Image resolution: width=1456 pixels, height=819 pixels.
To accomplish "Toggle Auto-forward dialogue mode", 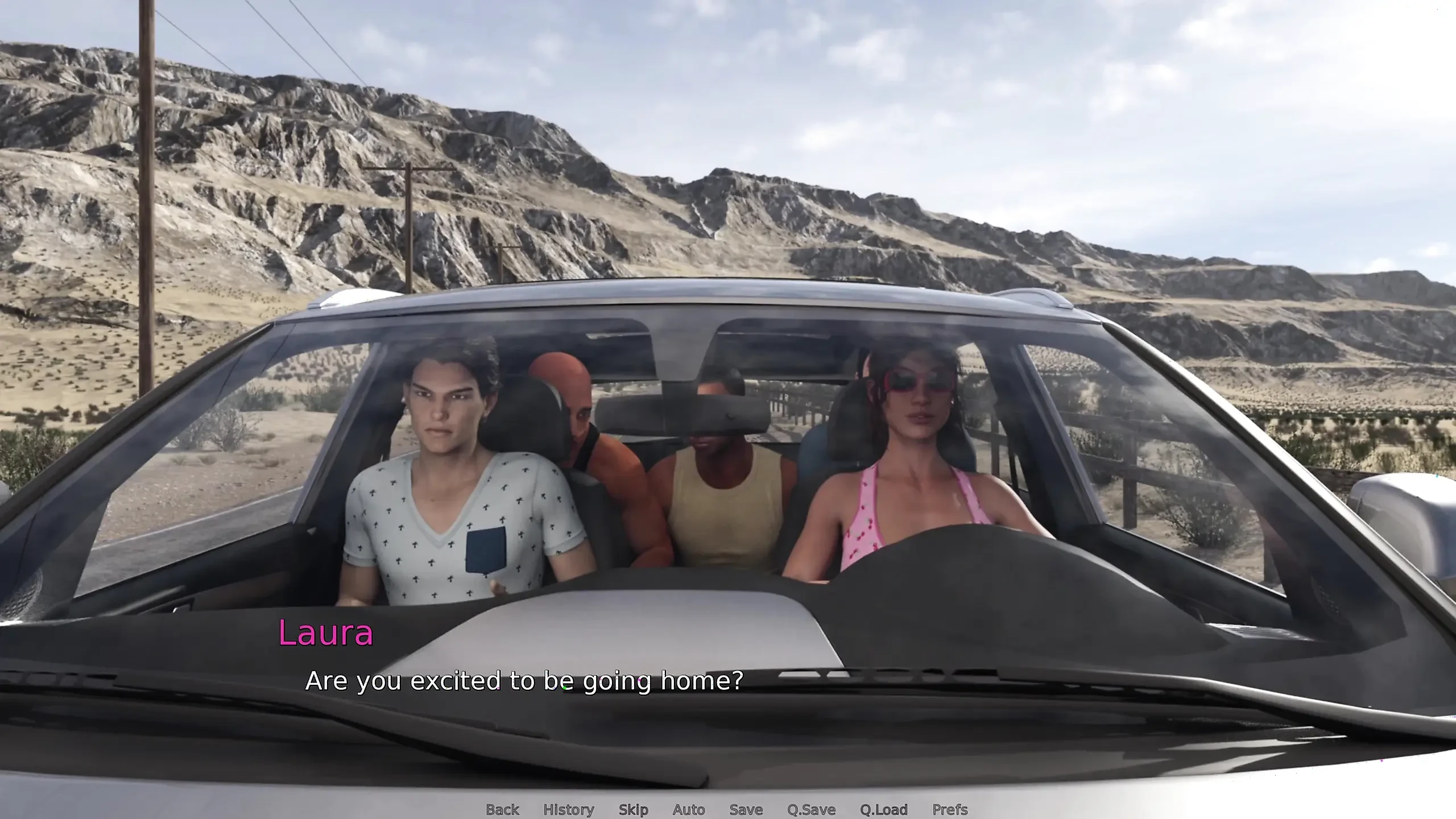I will point(689,810).
